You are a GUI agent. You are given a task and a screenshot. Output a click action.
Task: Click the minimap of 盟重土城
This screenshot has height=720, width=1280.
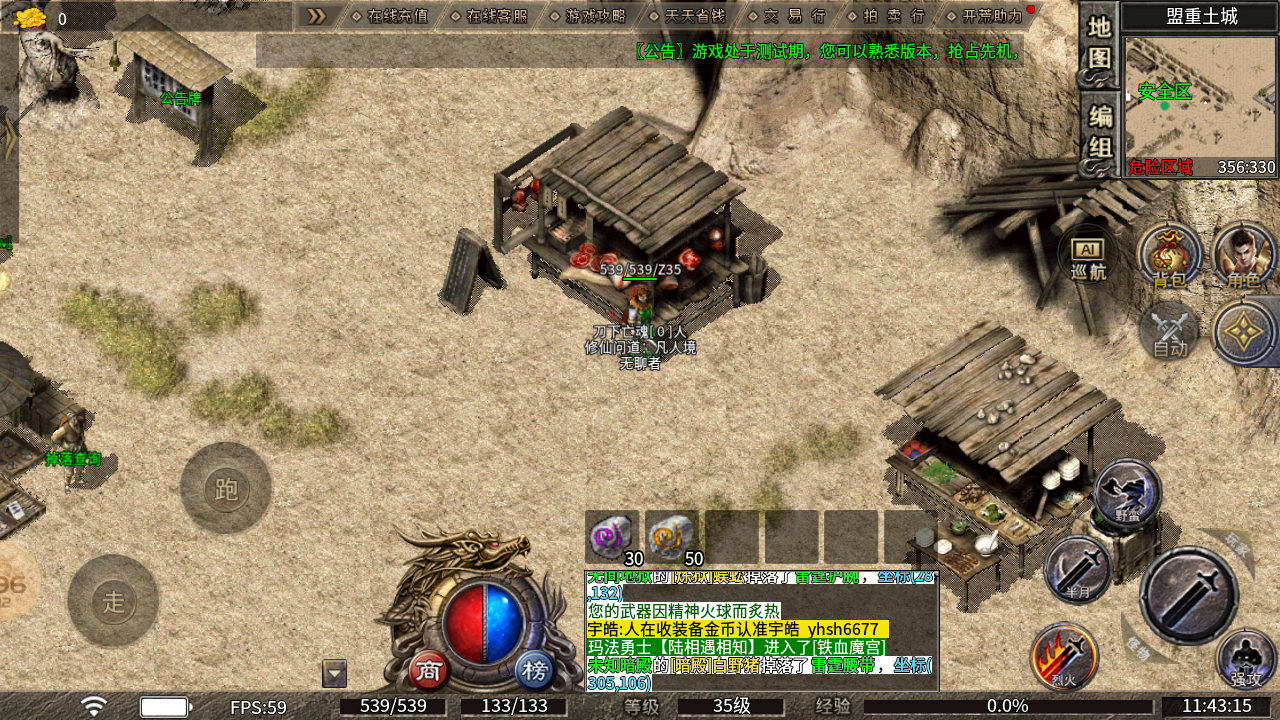pos(1200,97)
